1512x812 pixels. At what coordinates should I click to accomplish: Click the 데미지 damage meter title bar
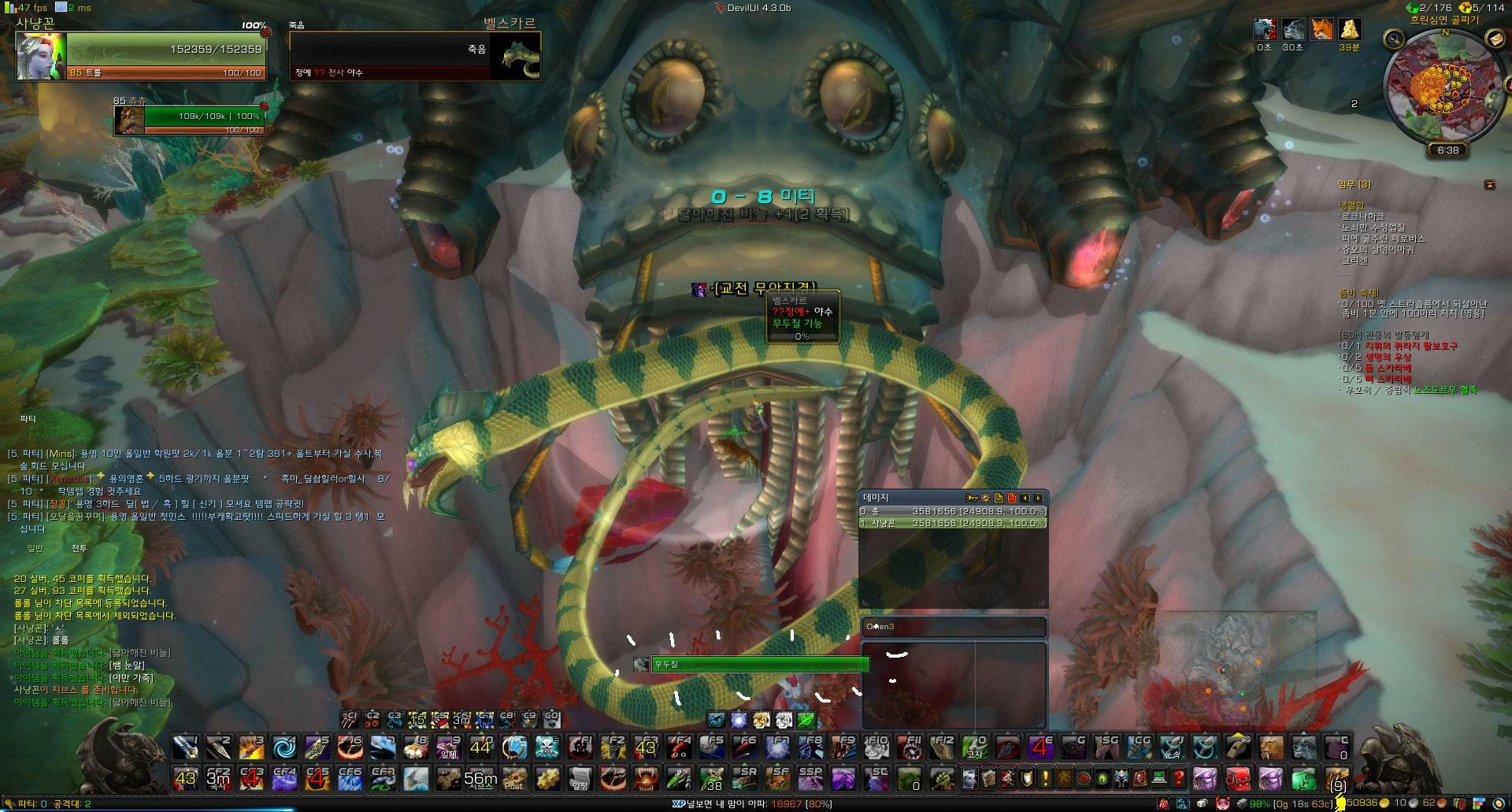906,498
